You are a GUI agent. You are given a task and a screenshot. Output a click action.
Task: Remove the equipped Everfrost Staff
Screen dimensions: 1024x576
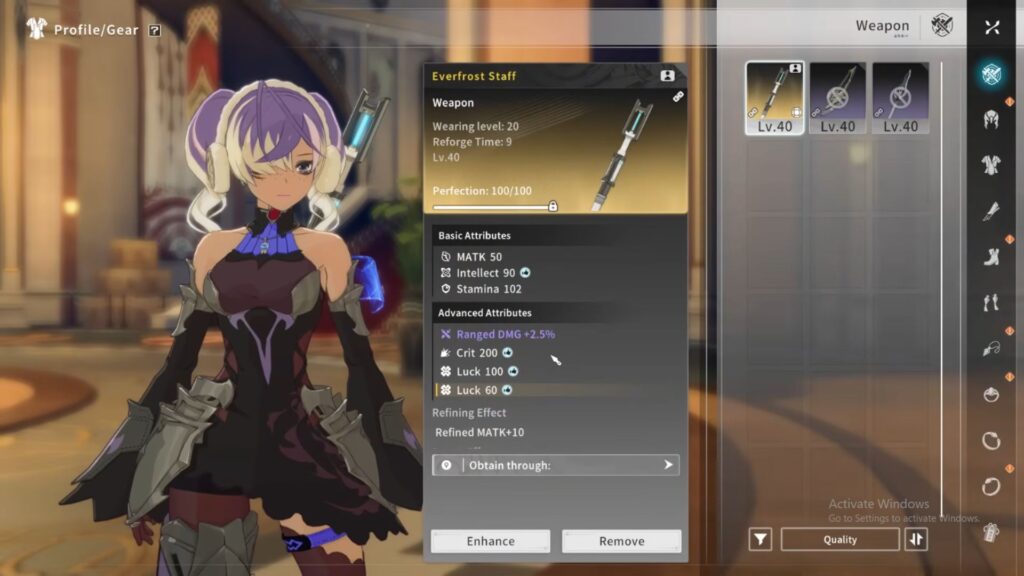621,541
